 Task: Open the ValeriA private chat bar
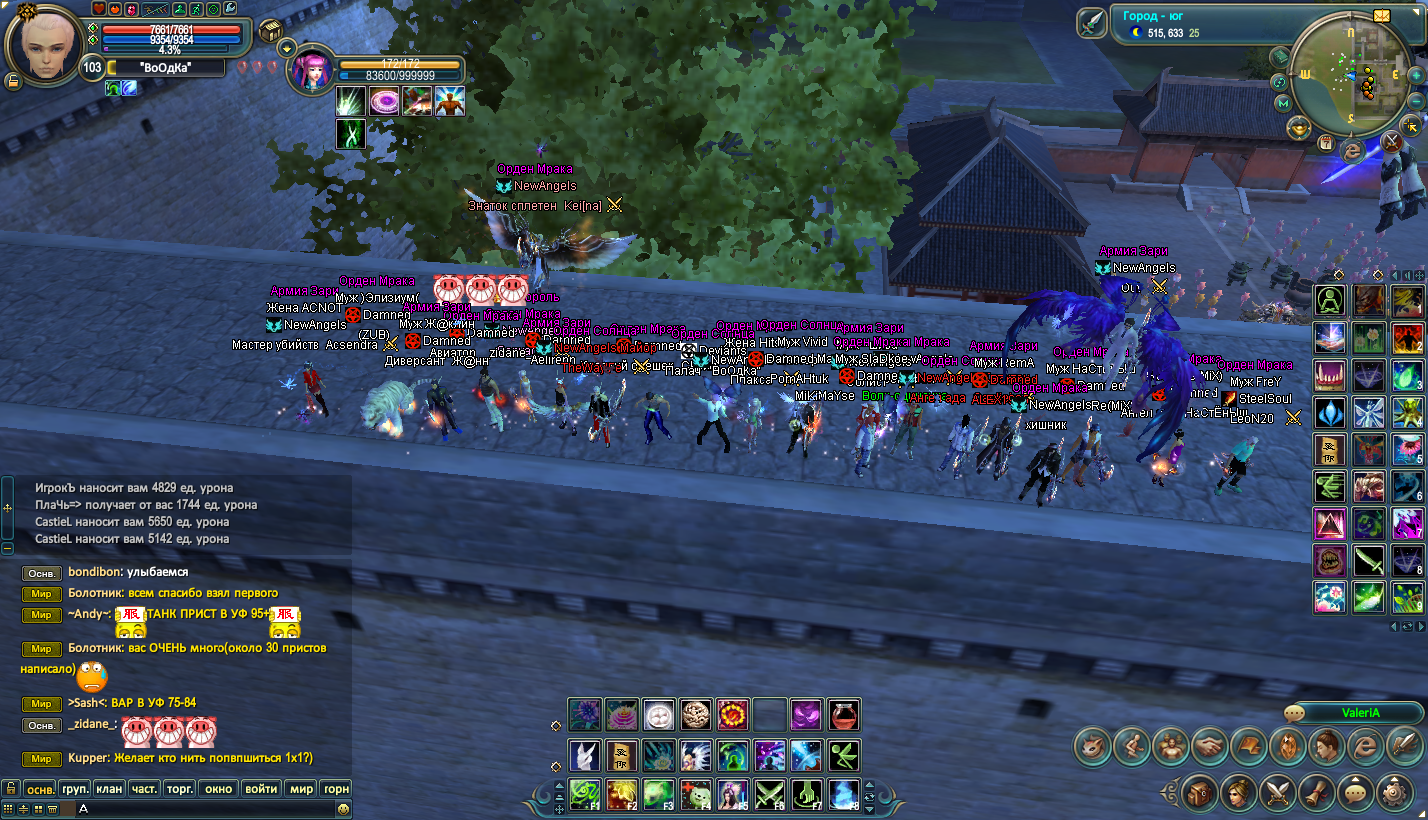(1353, 713)
